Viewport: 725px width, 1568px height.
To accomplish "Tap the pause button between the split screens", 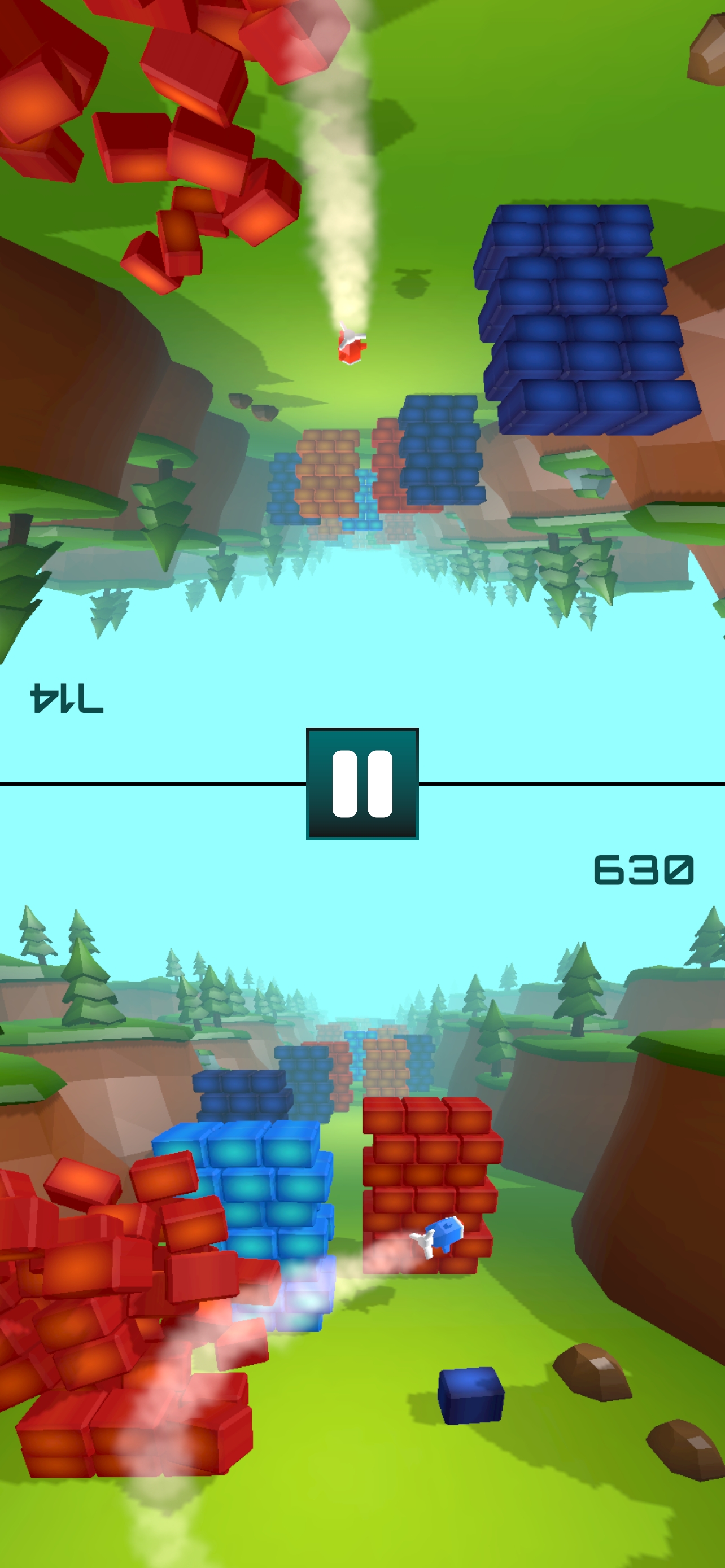I will 362,785.
